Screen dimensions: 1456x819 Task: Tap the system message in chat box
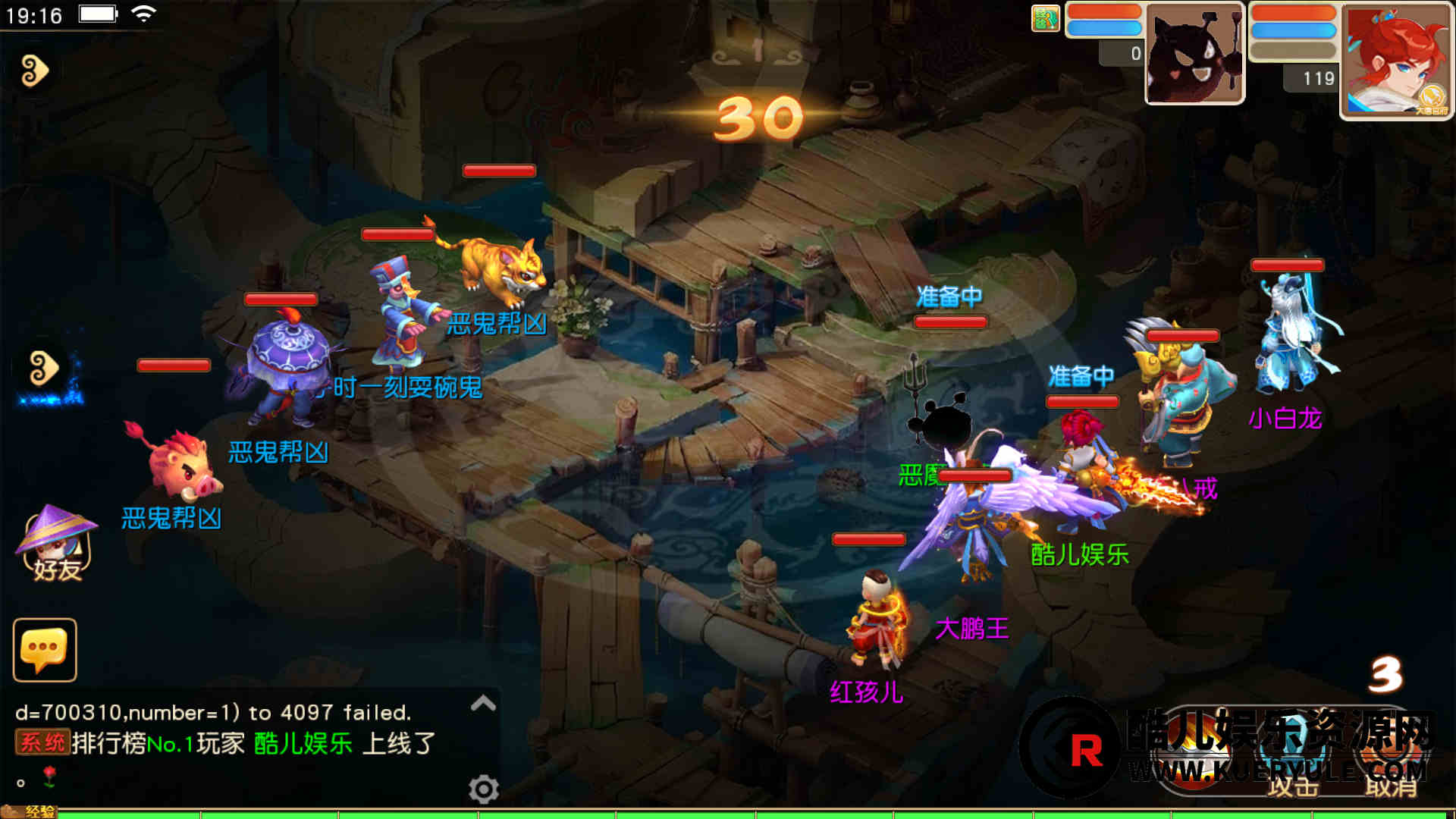[x=226, y=743]
